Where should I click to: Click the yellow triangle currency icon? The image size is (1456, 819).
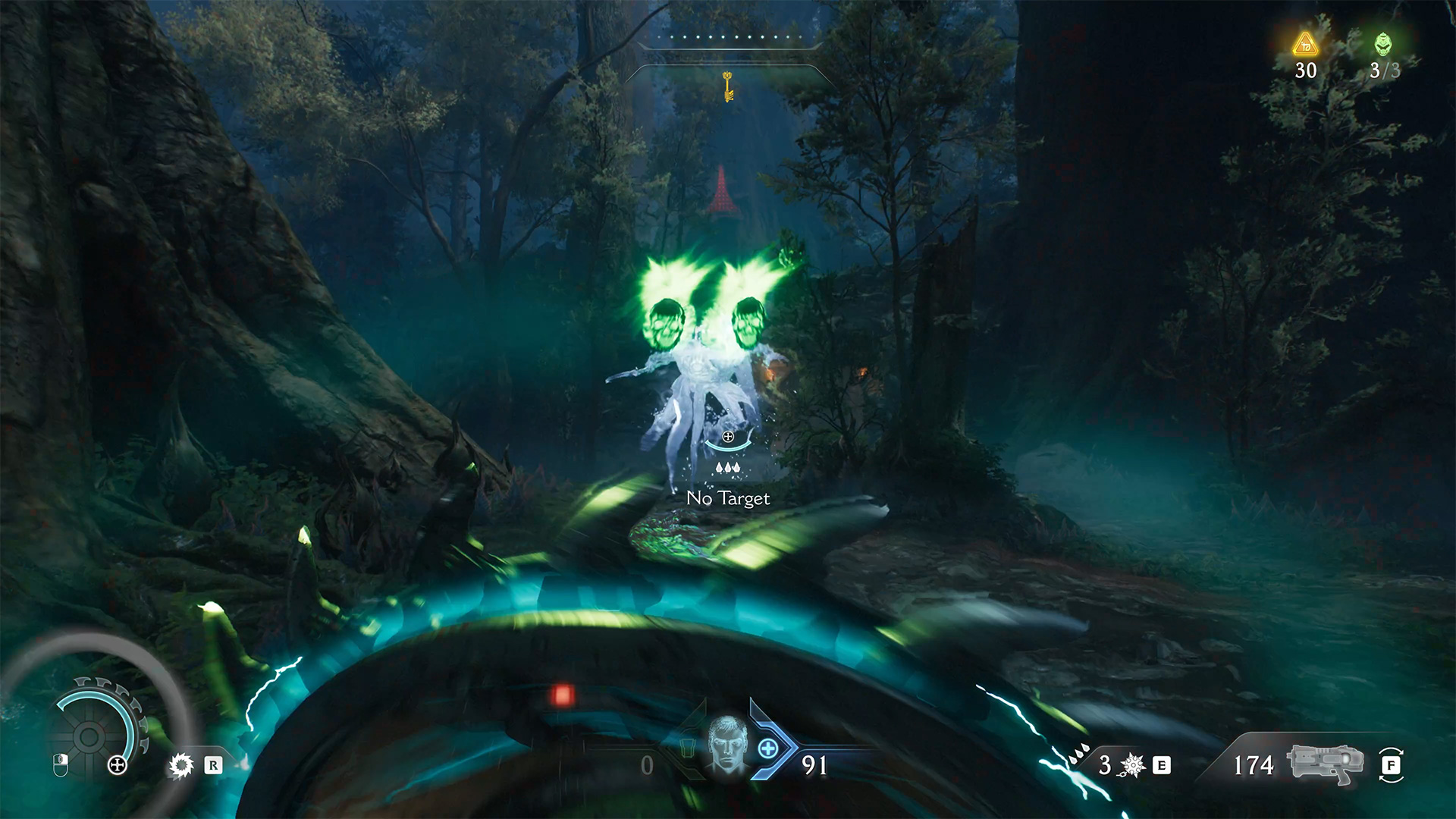click(x=1305, y=45)
